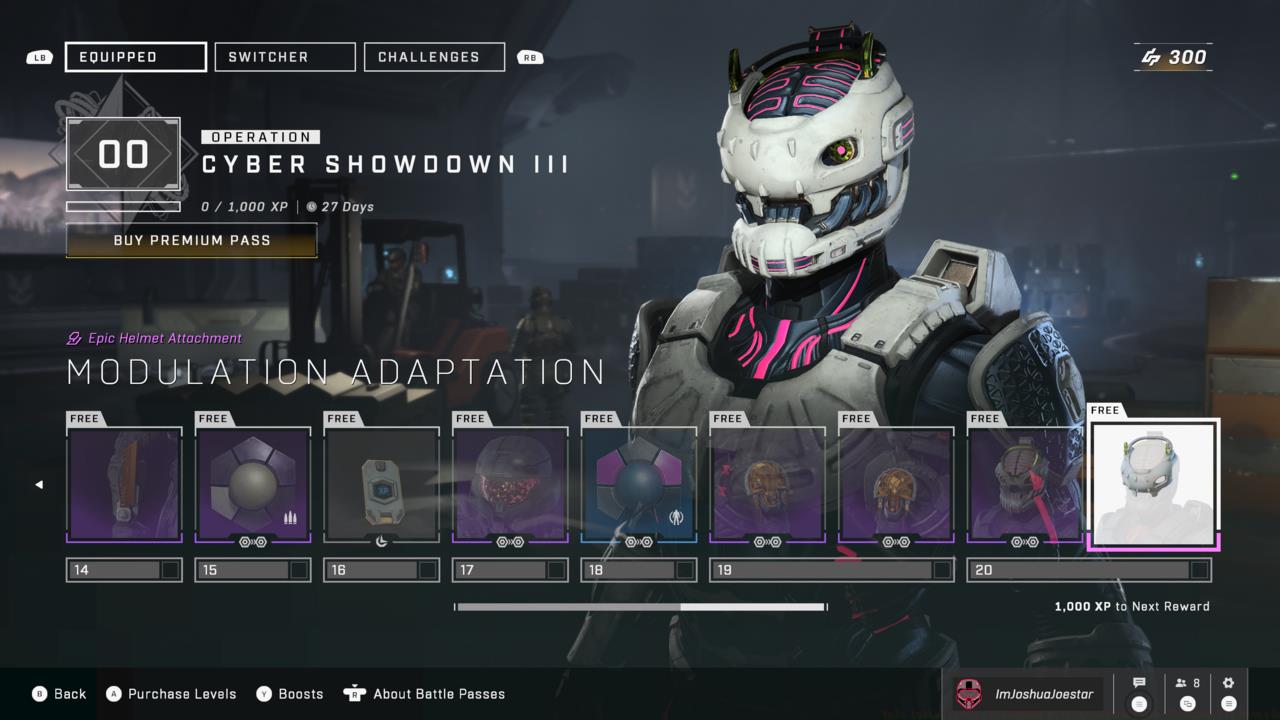The image size is (1280, 720).
Task: Buy the Premium Pass
Action: click(x=192, y=241)
